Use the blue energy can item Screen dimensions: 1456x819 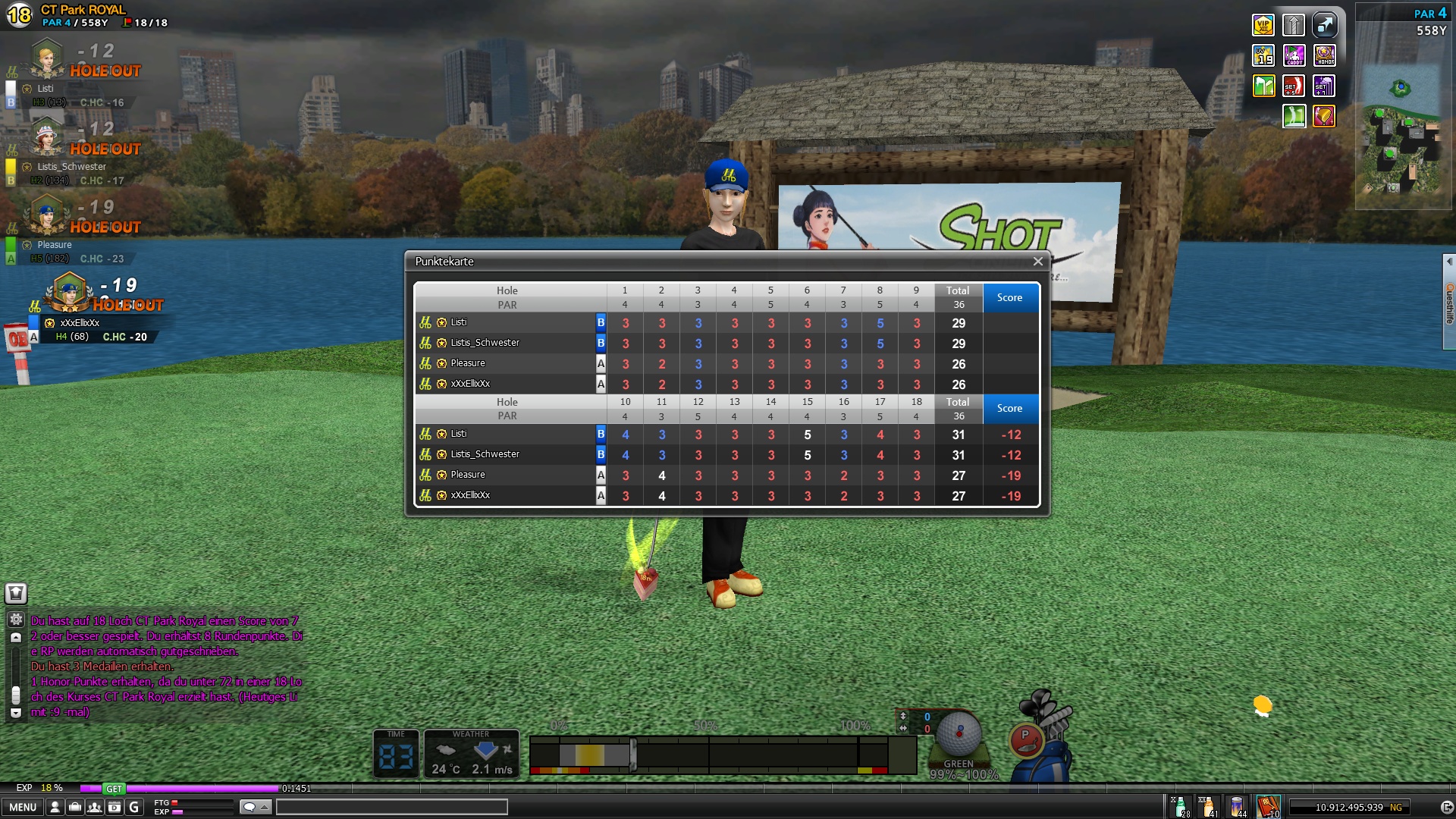(x=1238, y=807)
